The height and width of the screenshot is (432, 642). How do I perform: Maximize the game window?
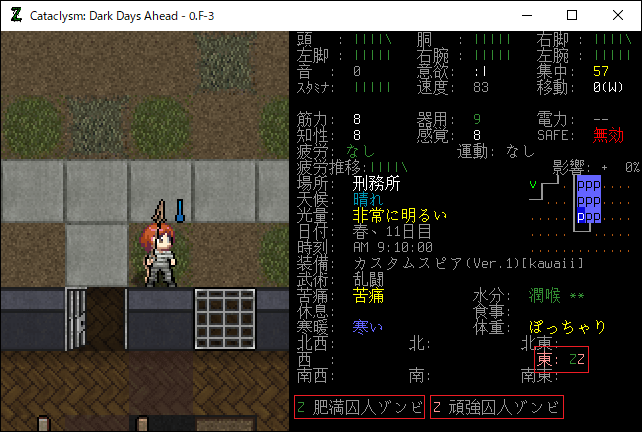pos(572,15)
